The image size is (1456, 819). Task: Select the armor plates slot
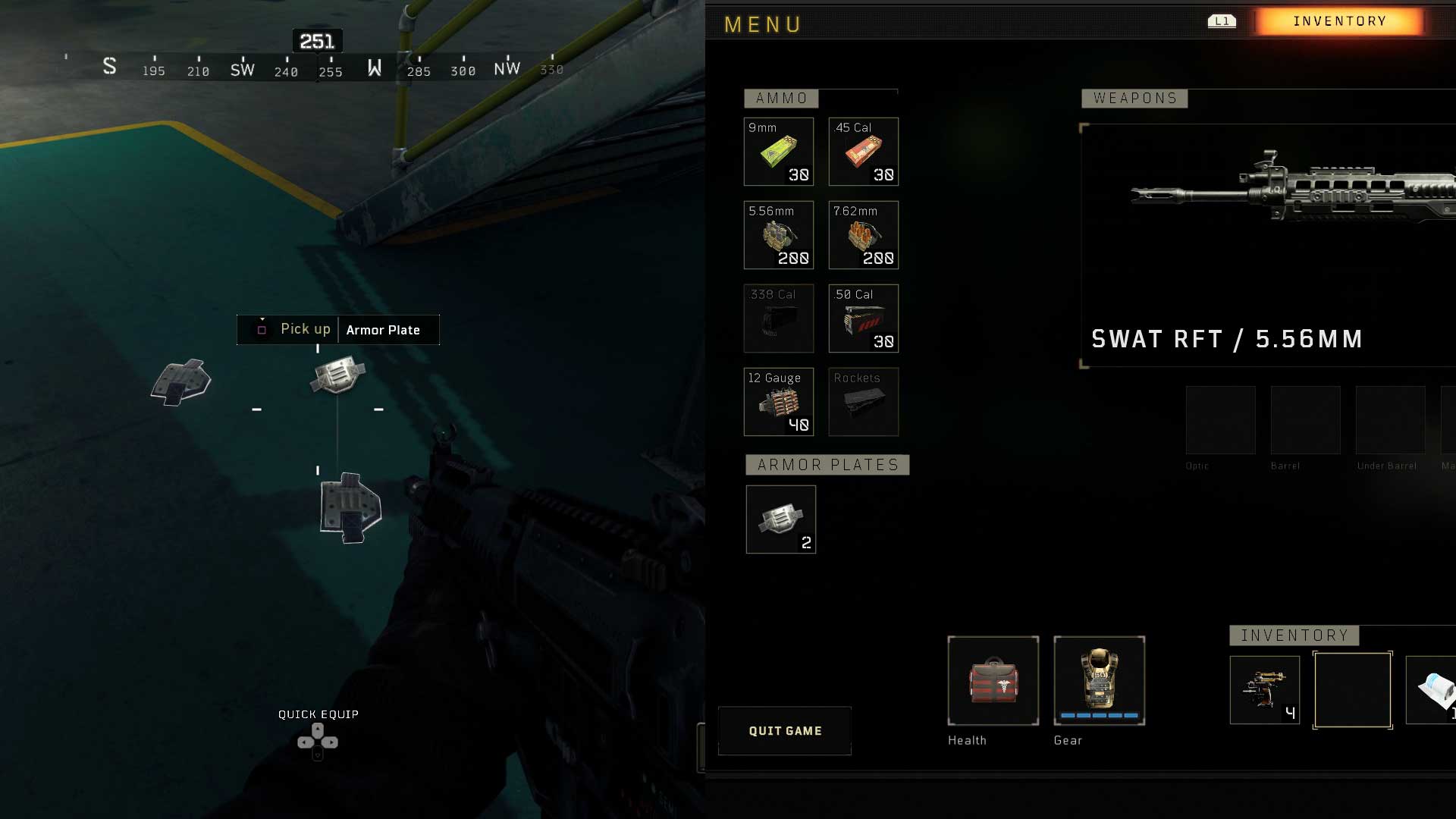coord(781,519)
